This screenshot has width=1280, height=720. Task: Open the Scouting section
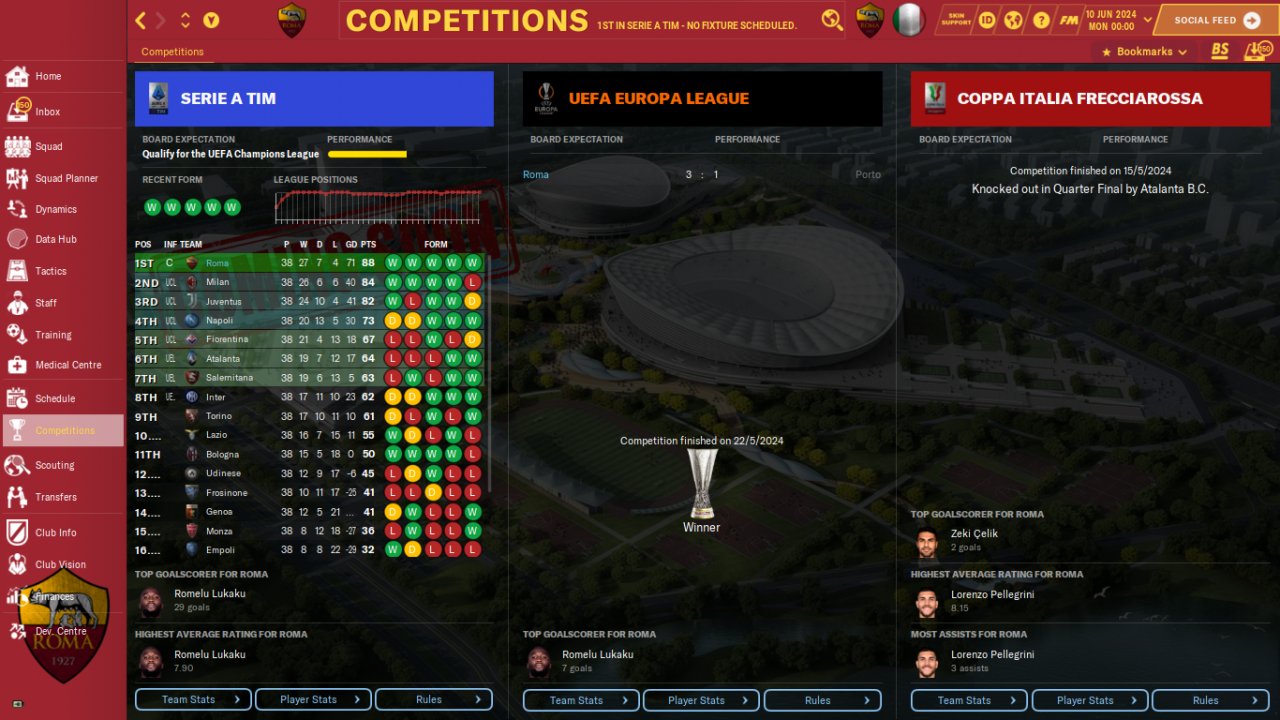pyautogui.click(x=54, y=465)
